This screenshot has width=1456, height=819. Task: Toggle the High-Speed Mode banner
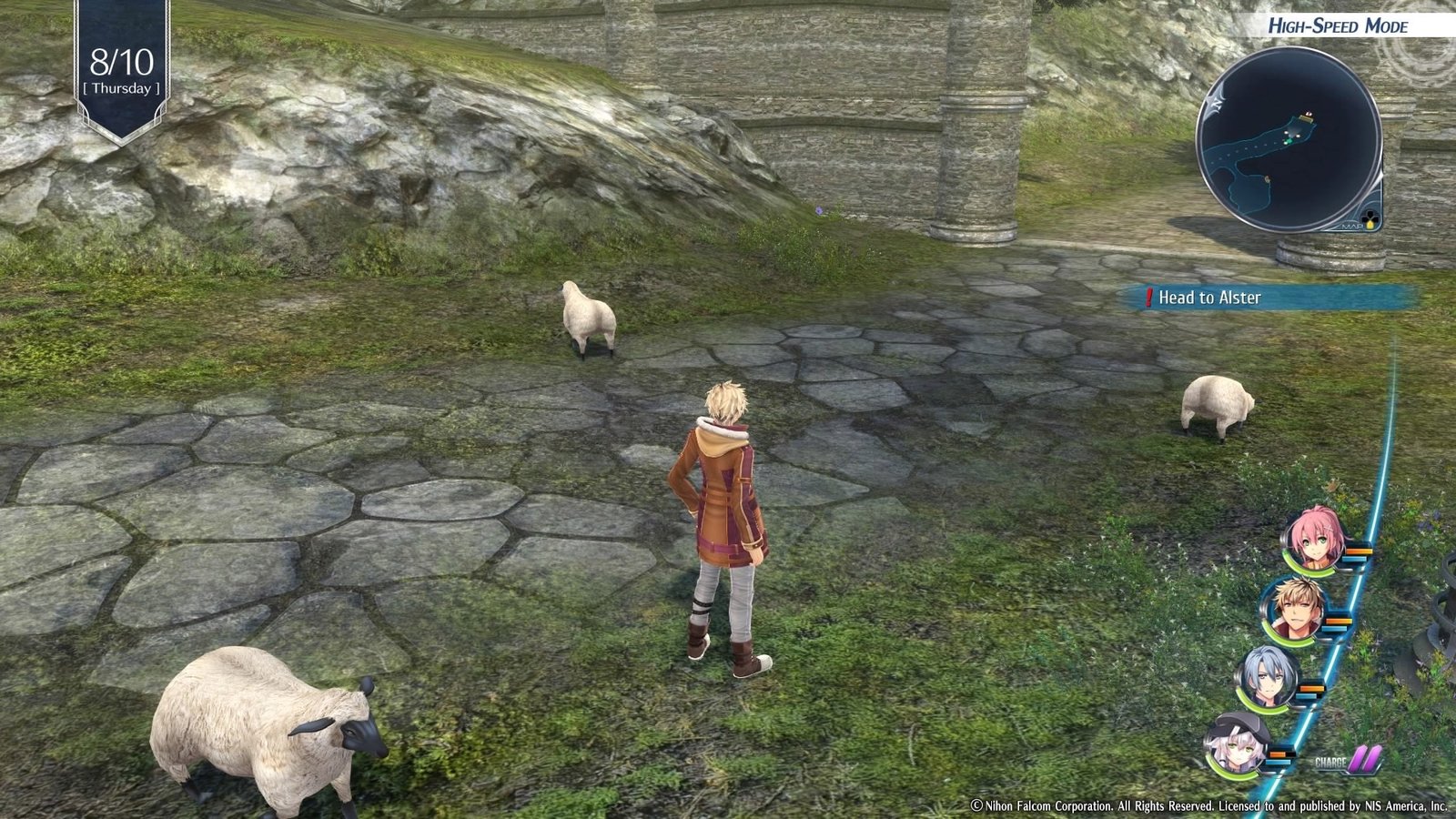[1337, 25]
